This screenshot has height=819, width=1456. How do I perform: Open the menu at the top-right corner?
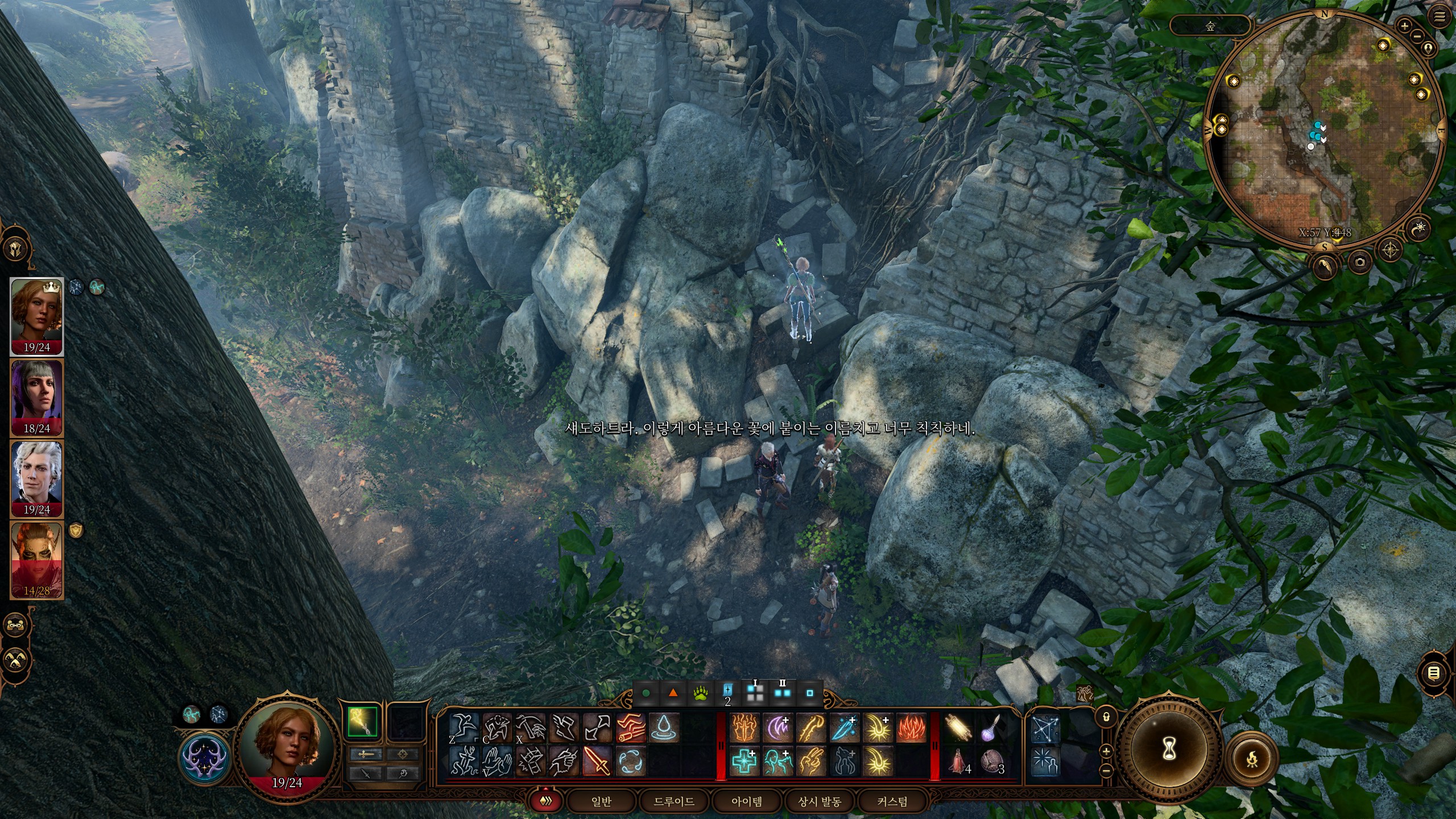(1440, 17)
